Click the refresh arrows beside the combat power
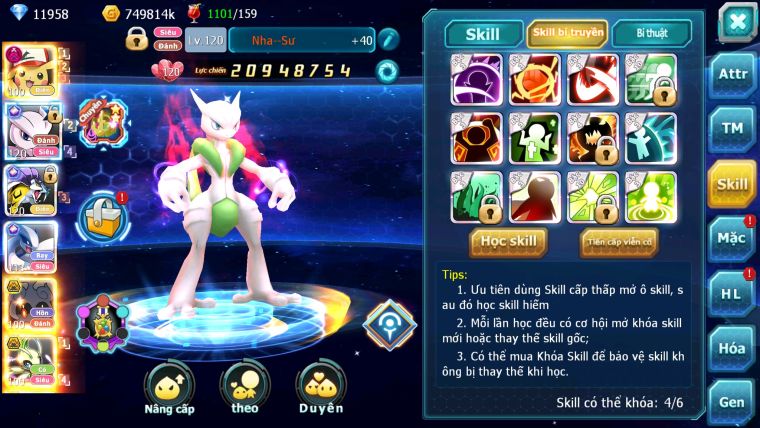This screenshot has height=428, width=760. (386, 71)
